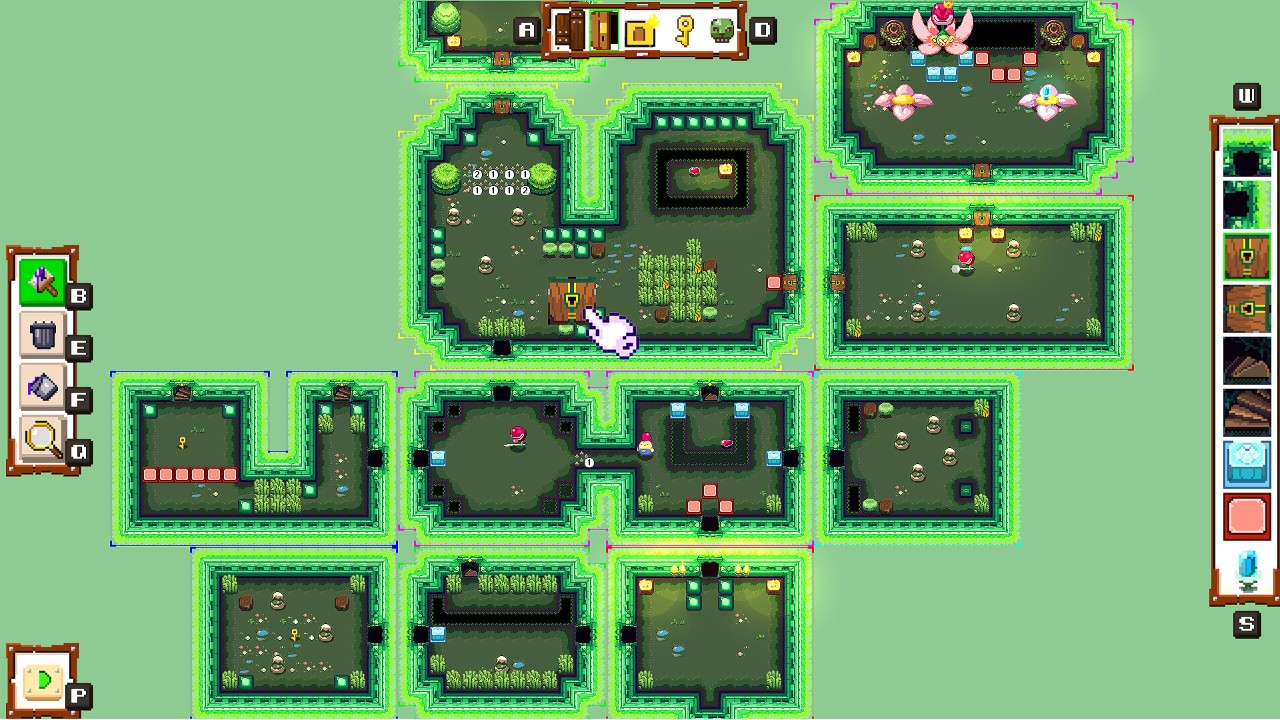Select the green enemy head in the top bar
The image size is (1280, 720).
(x=722, y=30)
